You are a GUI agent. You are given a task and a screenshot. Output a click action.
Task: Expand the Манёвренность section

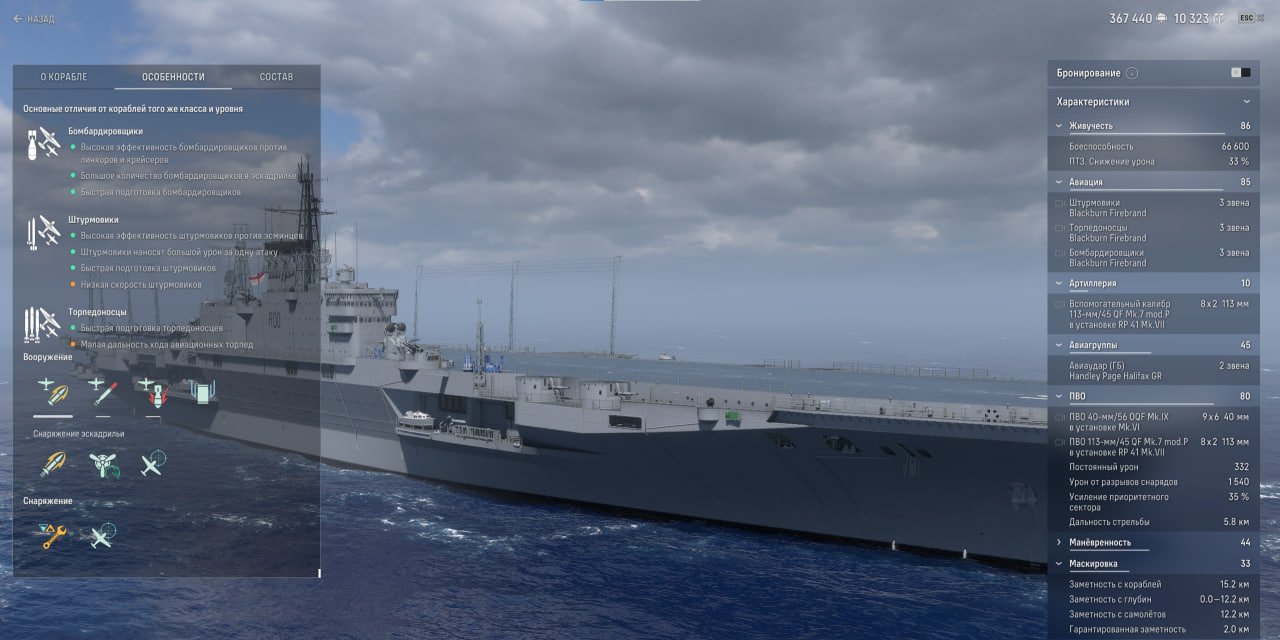click(x=1059, y=542)
